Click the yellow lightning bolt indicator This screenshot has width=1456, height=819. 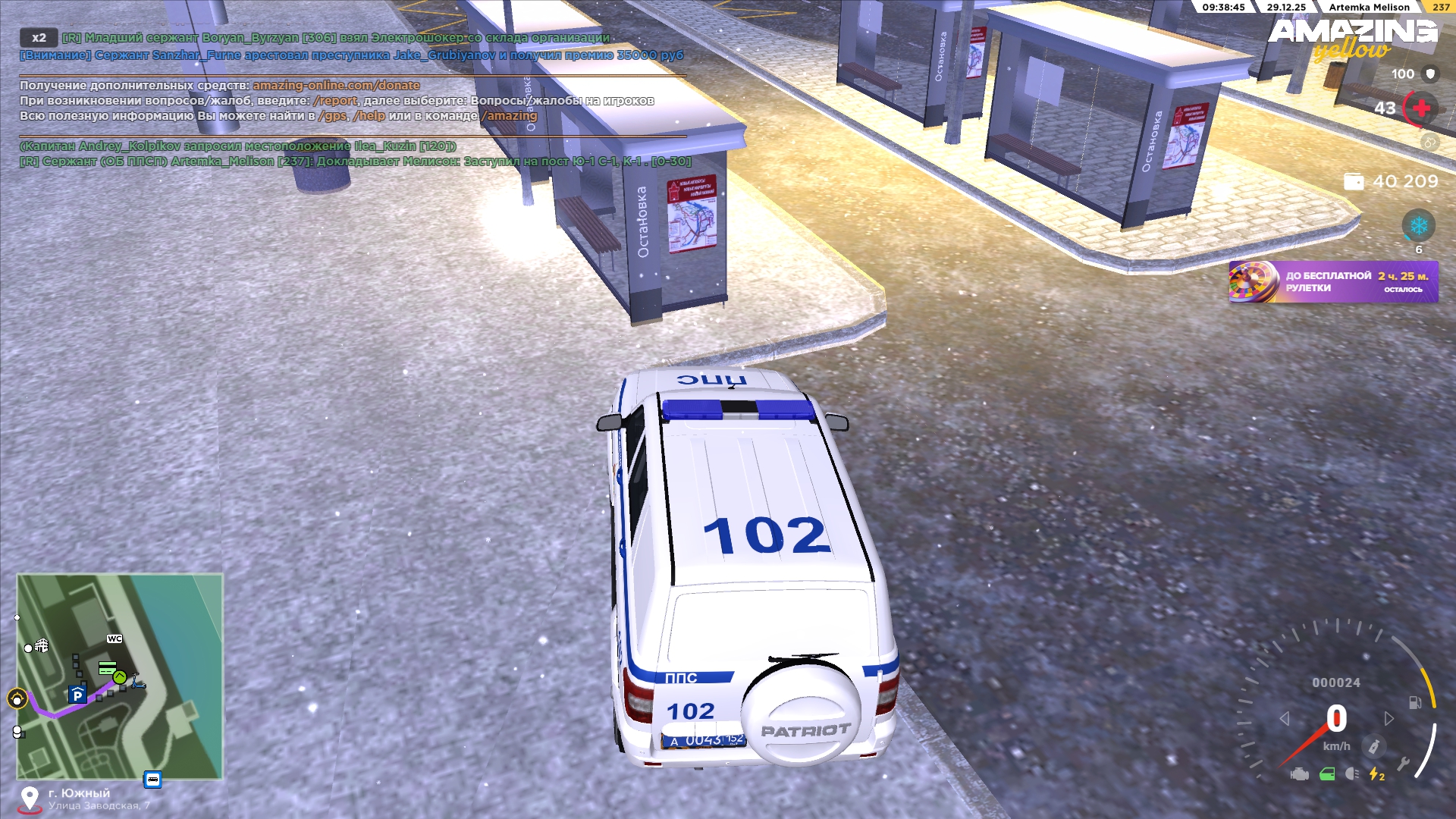[x=1376, y=774]
